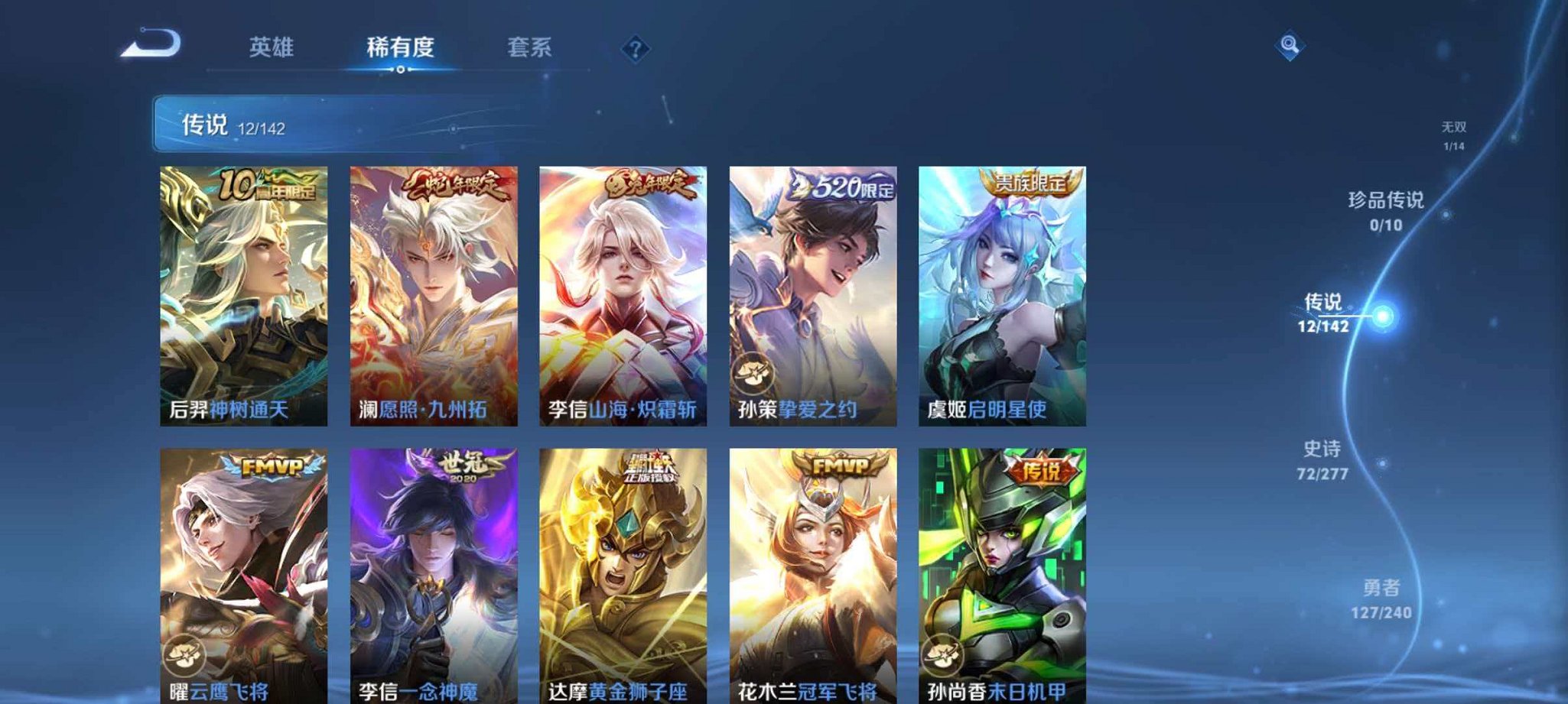This screenshot has width=1568, height=704.
Task: Open search with the magnifier icon
Action: click(x=1289, y=47)
